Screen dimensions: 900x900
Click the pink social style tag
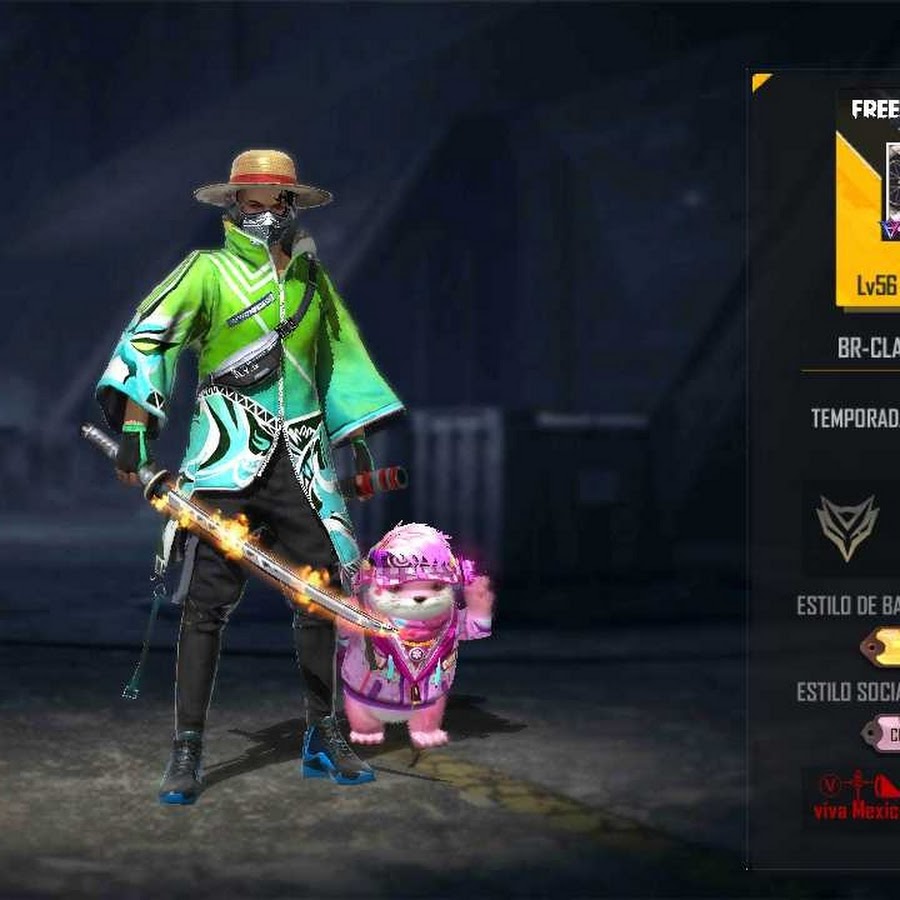point(880,733)
